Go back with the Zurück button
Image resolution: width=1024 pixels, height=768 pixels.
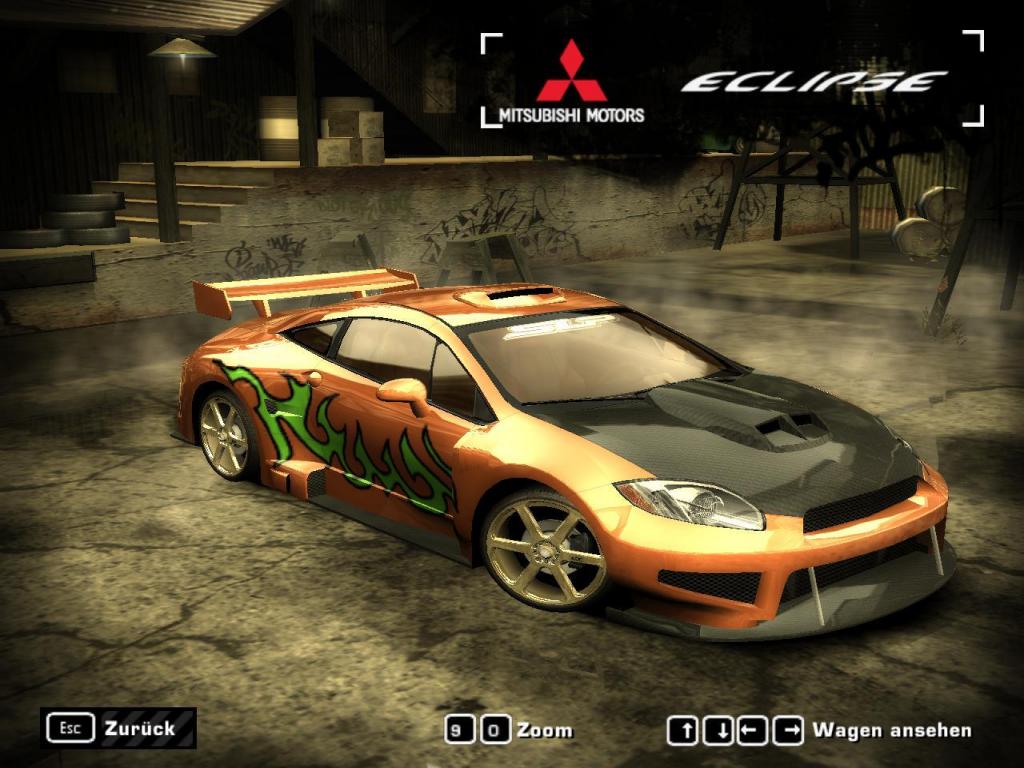tap(118, 728)
